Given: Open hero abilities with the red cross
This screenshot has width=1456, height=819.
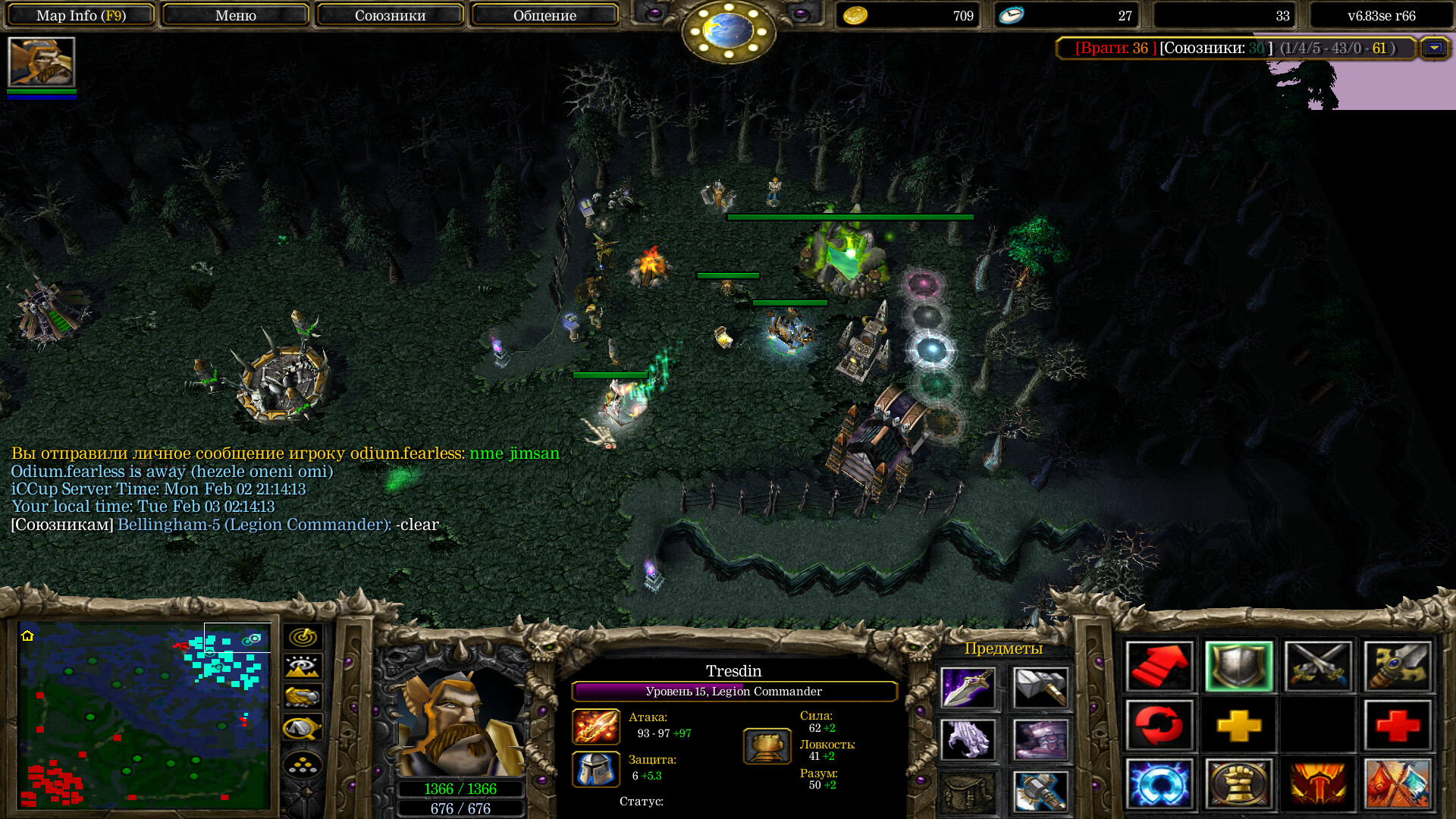Looking at the screenshot, I should tap(1398, 726).
